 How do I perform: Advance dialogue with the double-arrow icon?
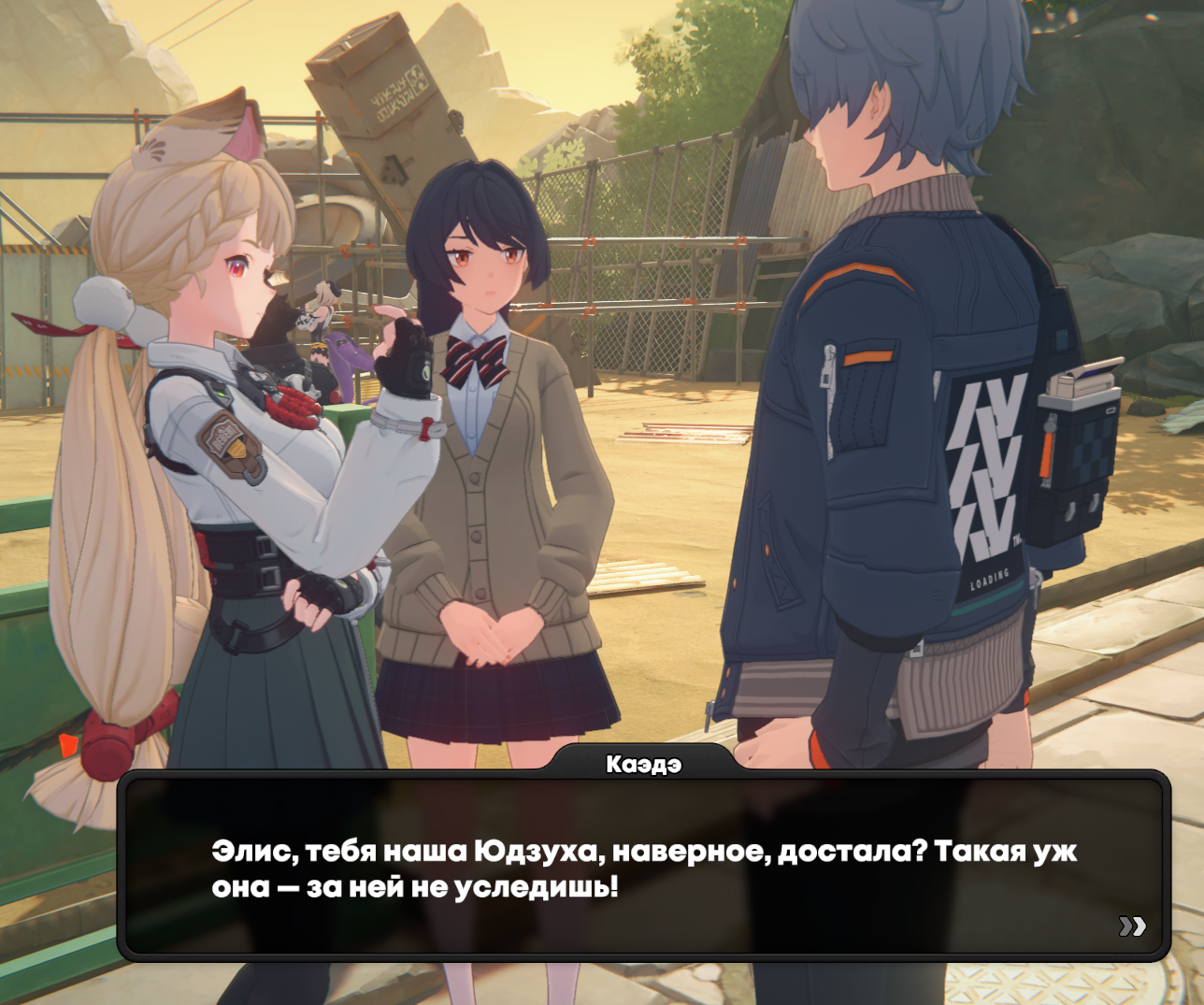pos(1132,926)
